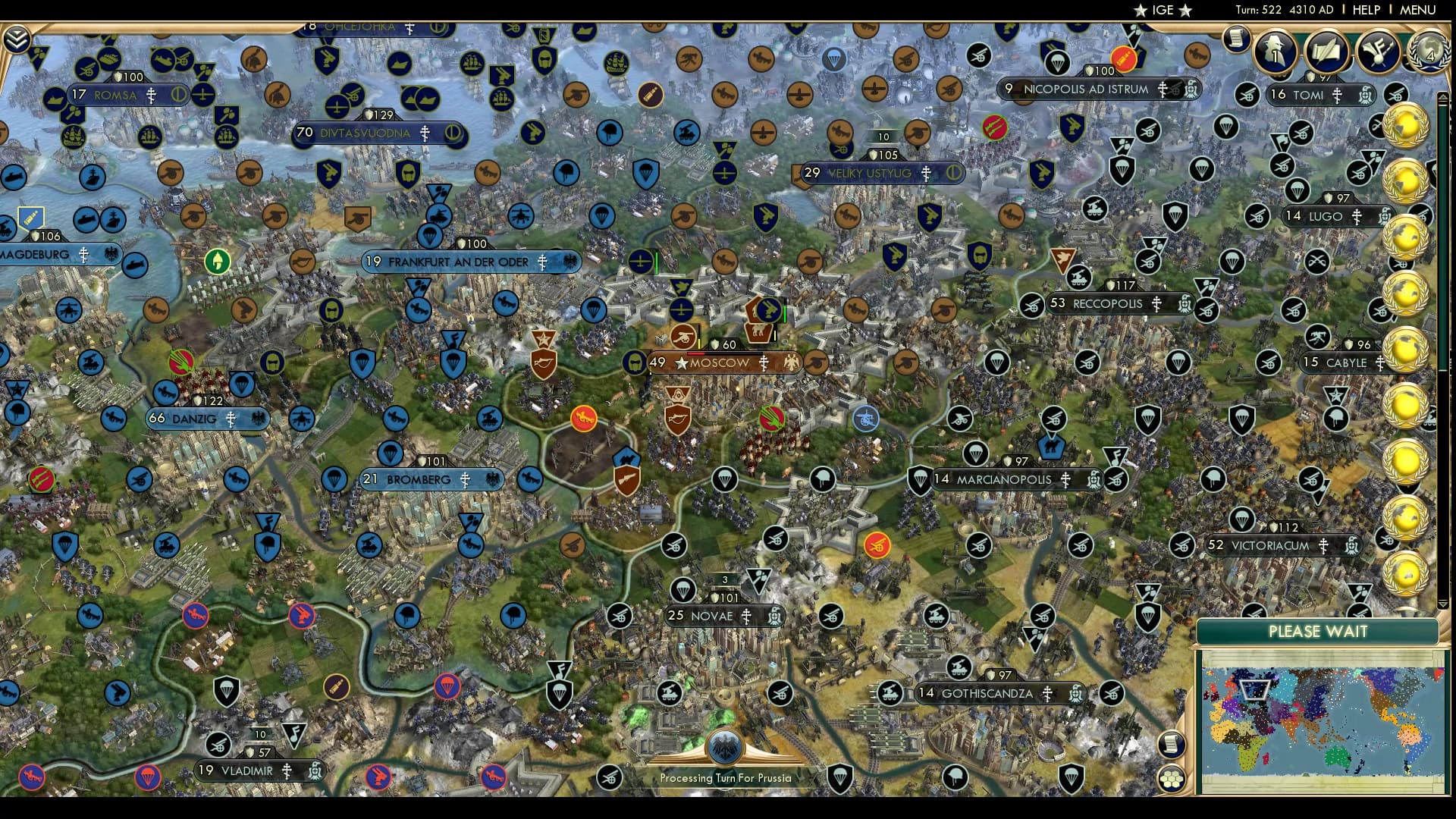Click the religion symbol on Novae's city banner
1456x819 pixels.
(x=747, y=616)
